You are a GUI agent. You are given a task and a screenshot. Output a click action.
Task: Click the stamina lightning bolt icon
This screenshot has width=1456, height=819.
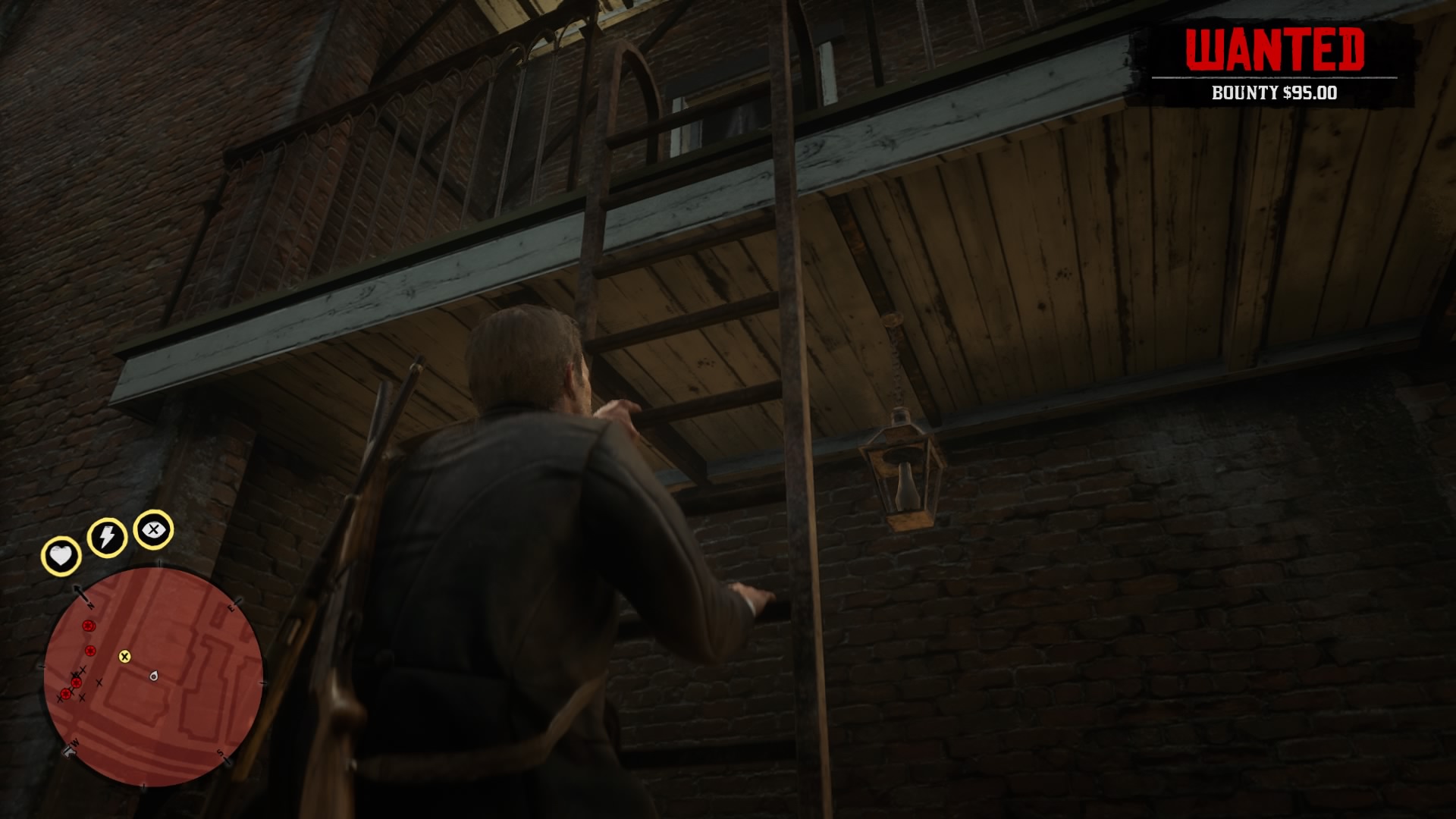(x=107, y=537)
